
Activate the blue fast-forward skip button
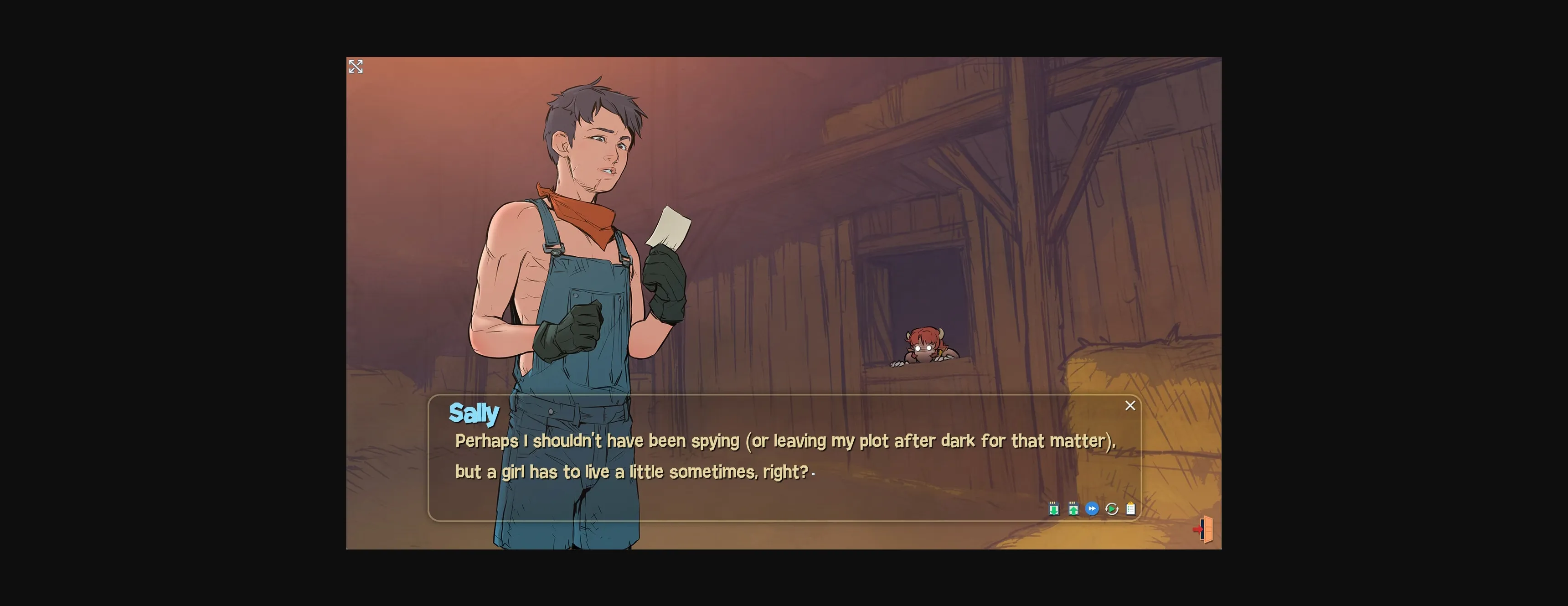(x=1092, y=508)
